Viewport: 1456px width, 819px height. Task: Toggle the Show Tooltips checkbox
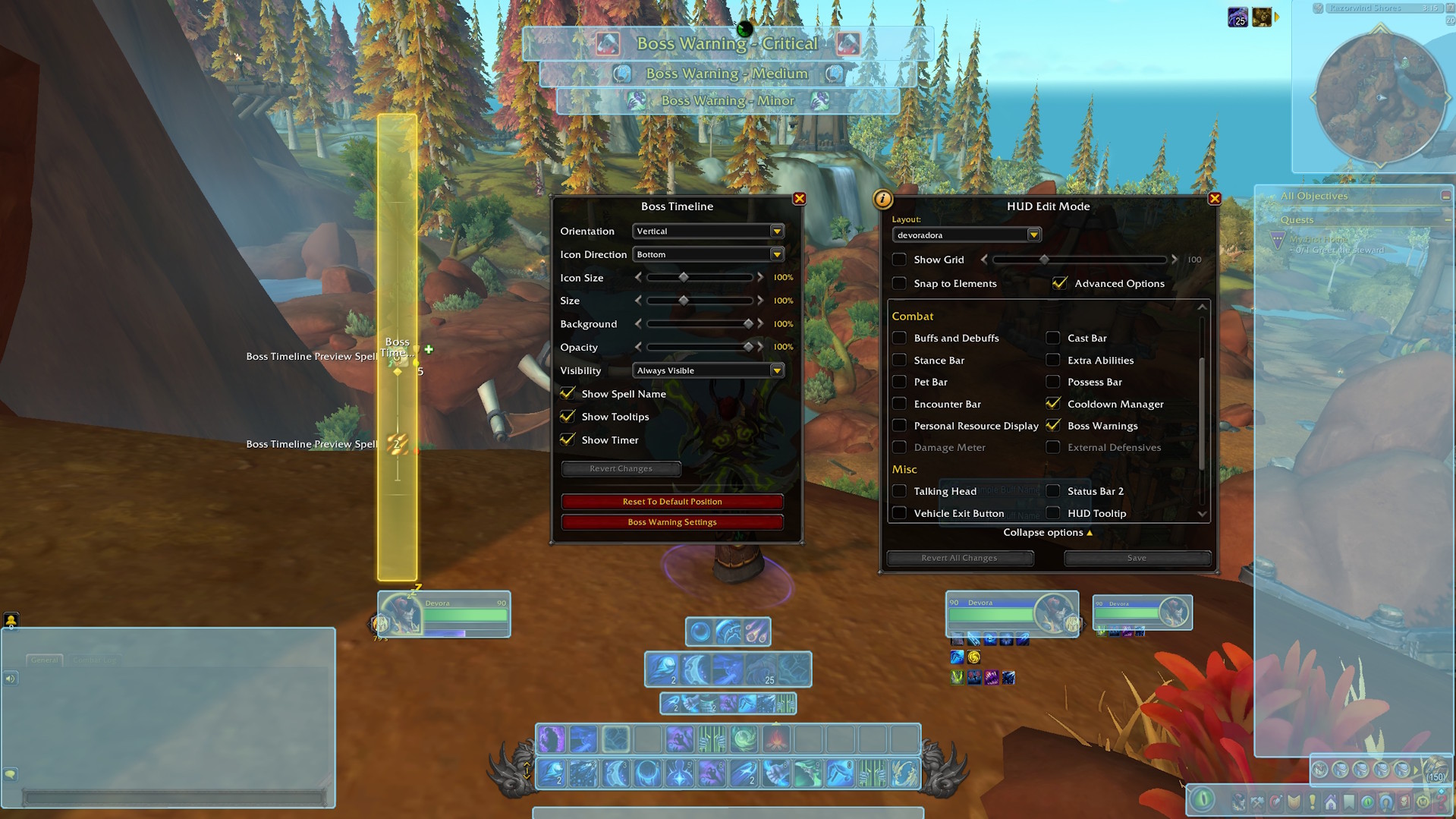pos(568,417)
